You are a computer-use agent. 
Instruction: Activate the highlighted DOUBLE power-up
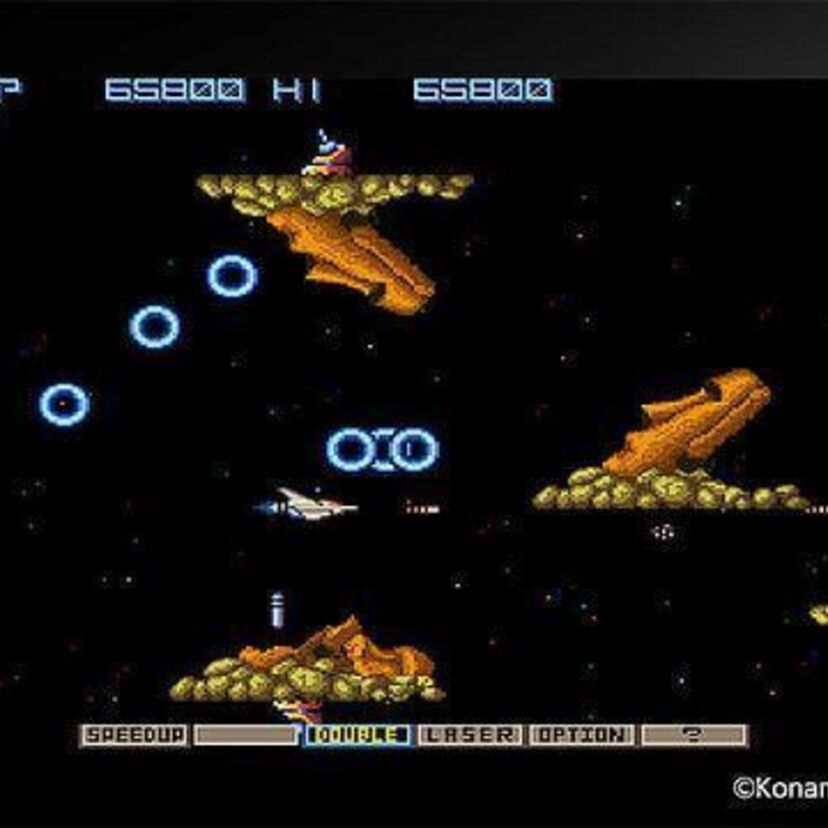(x=358, y=736)
